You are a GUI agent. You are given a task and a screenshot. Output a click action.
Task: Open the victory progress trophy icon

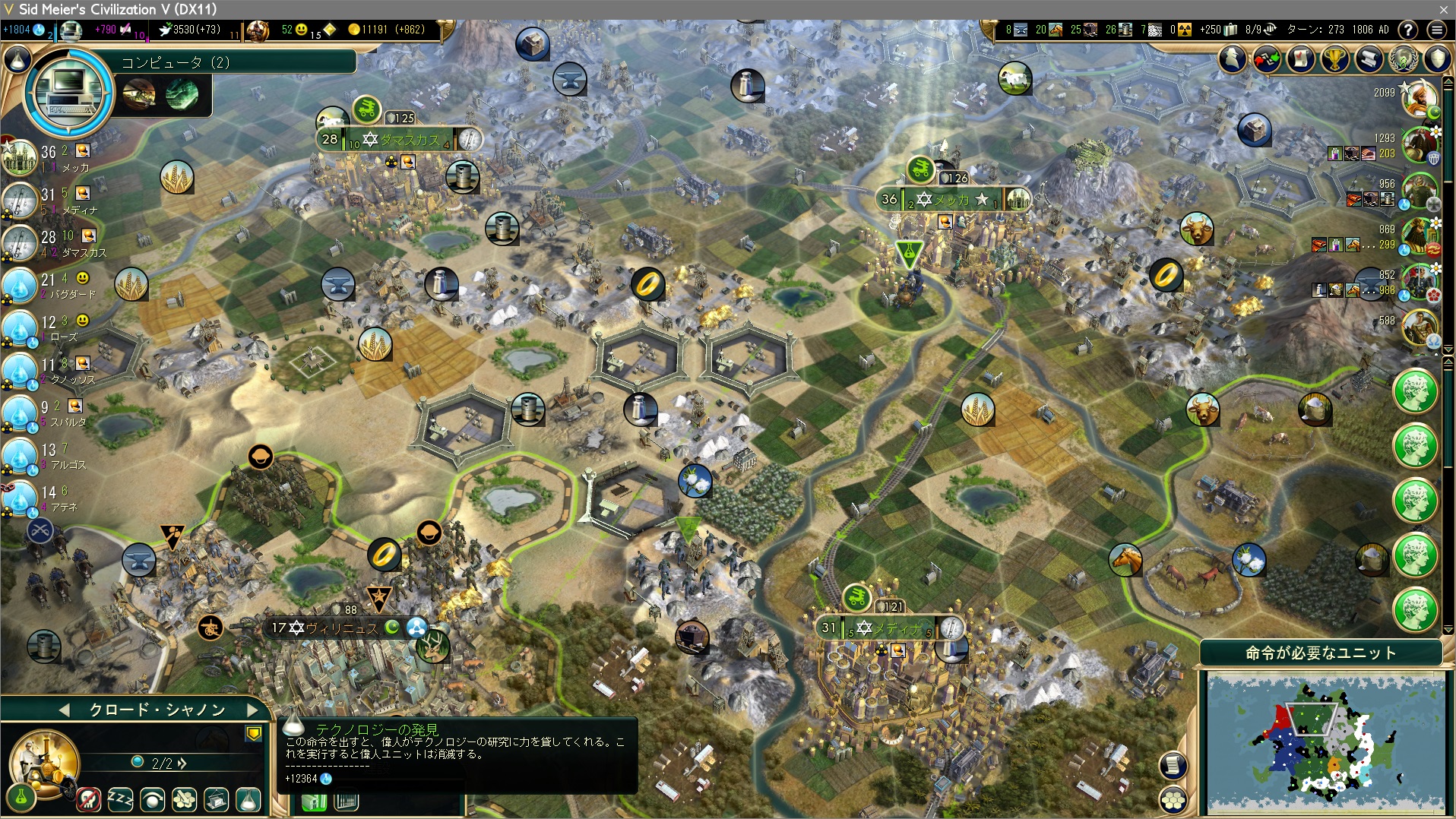(1335, 59)
